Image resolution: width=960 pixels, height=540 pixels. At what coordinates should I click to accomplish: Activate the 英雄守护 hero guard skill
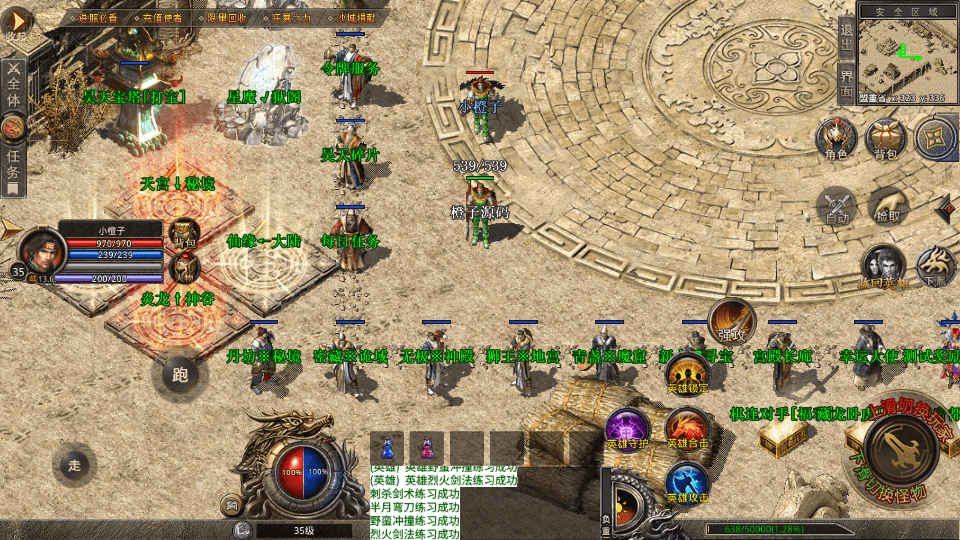627,428
